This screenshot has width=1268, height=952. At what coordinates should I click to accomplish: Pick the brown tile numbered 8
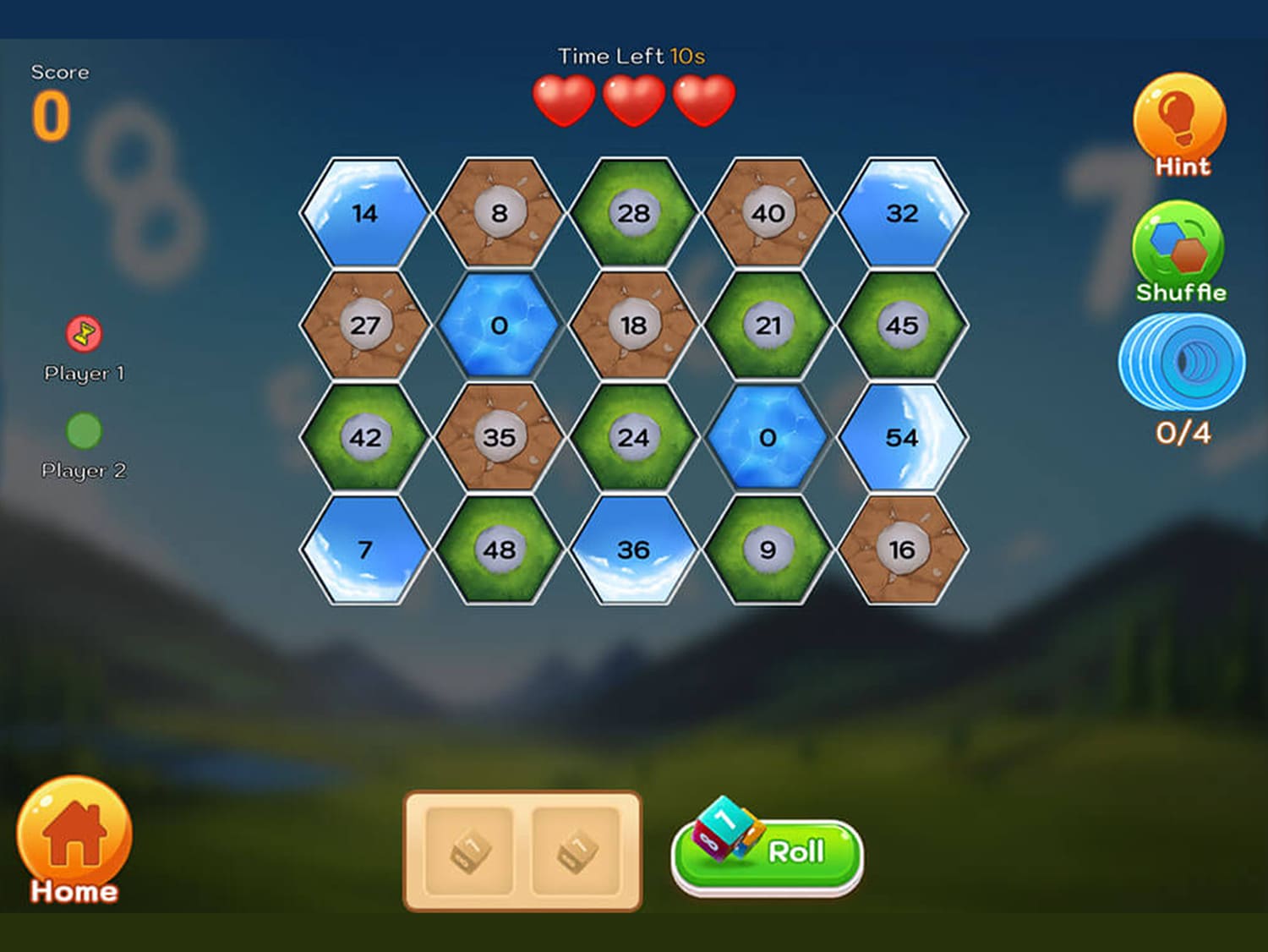pos(499,213)
